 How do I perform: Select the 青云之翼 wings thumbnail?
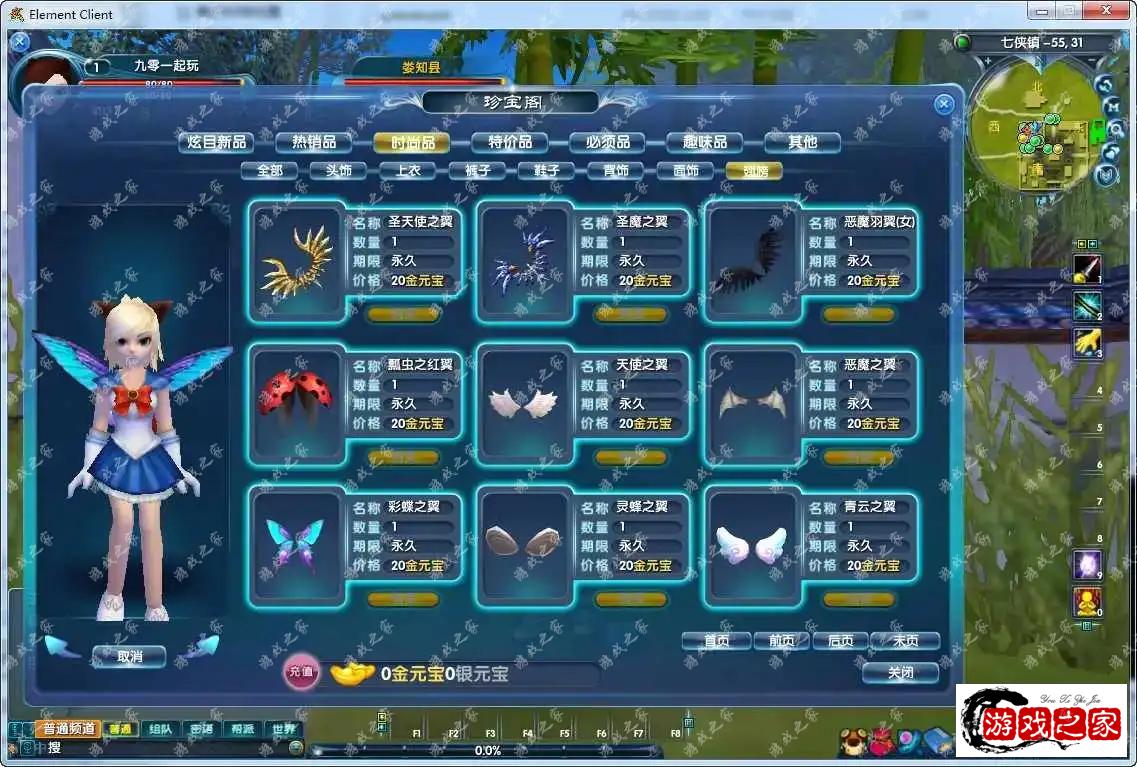(x=752, y=546)
